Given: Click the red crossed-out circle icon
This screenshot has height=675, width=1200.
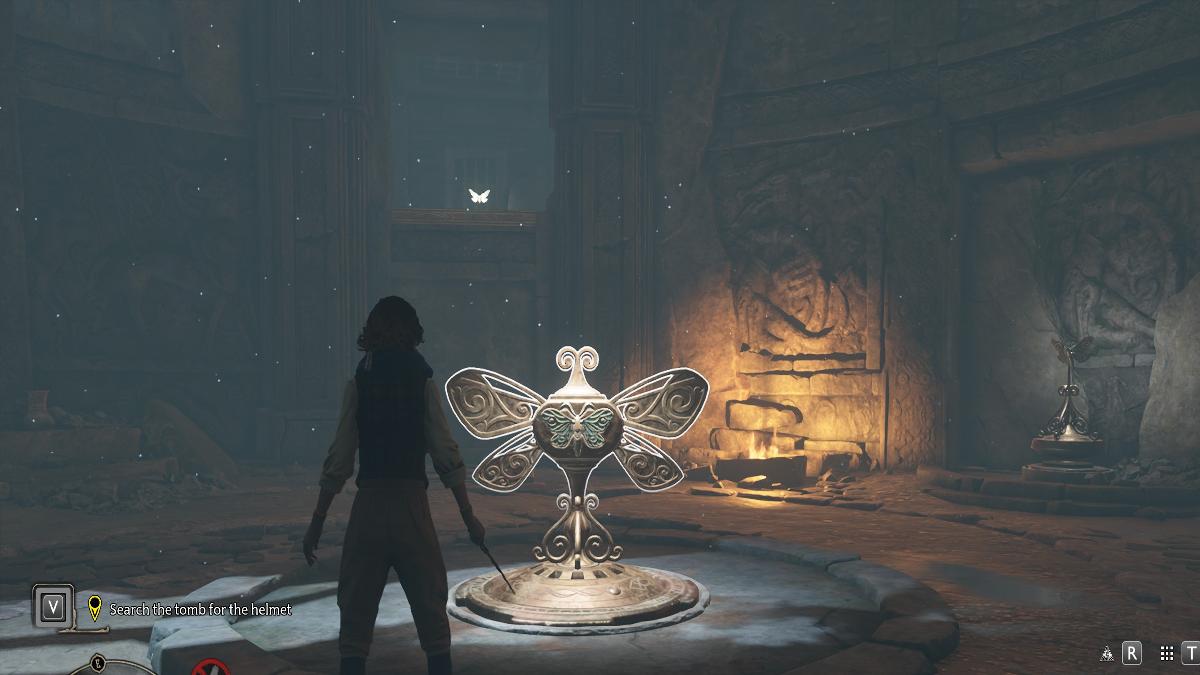Looking at the screenshot, I should coord(212,668).
